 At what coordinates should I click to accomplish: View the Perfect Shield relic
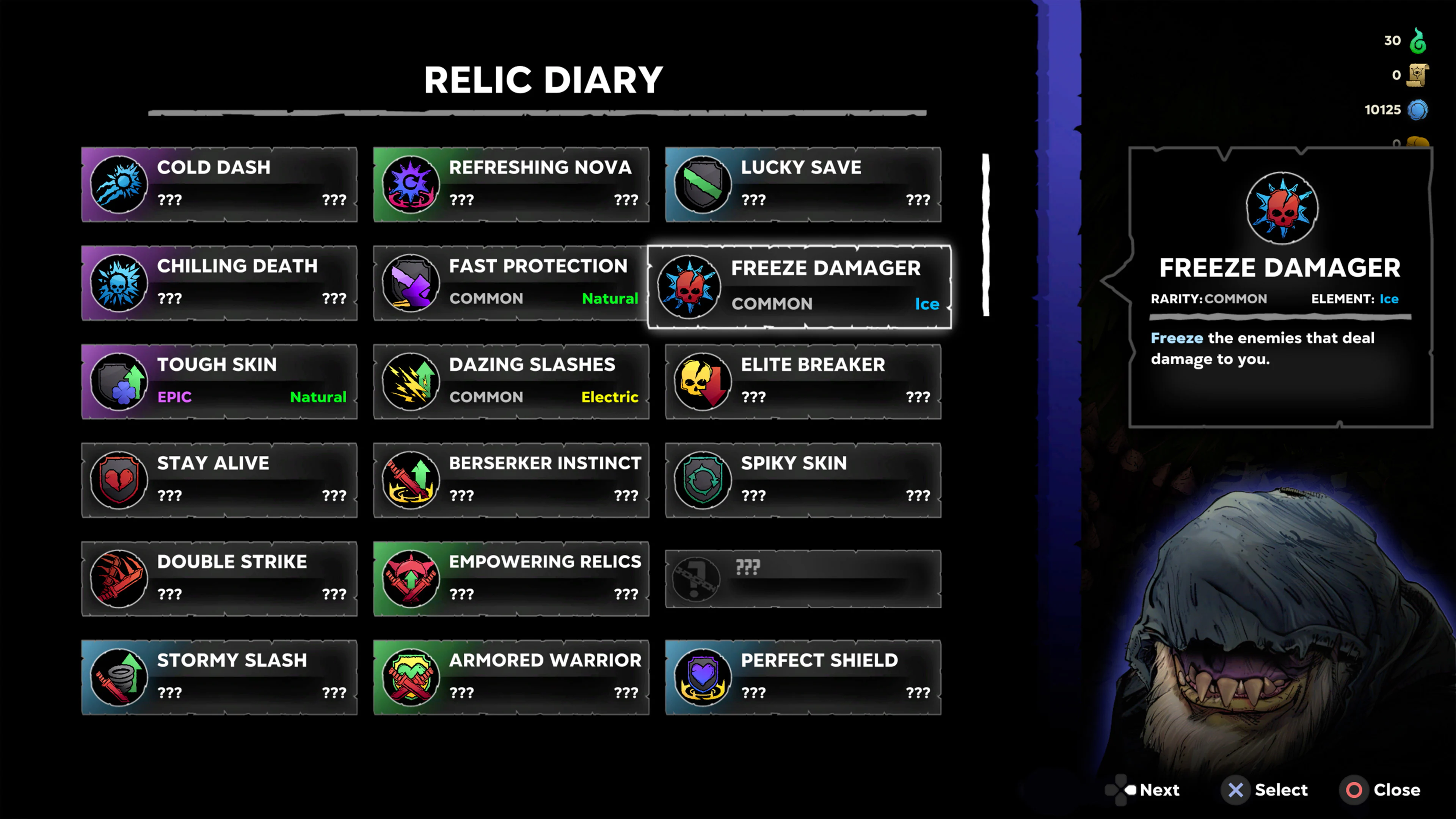[803, 677]
